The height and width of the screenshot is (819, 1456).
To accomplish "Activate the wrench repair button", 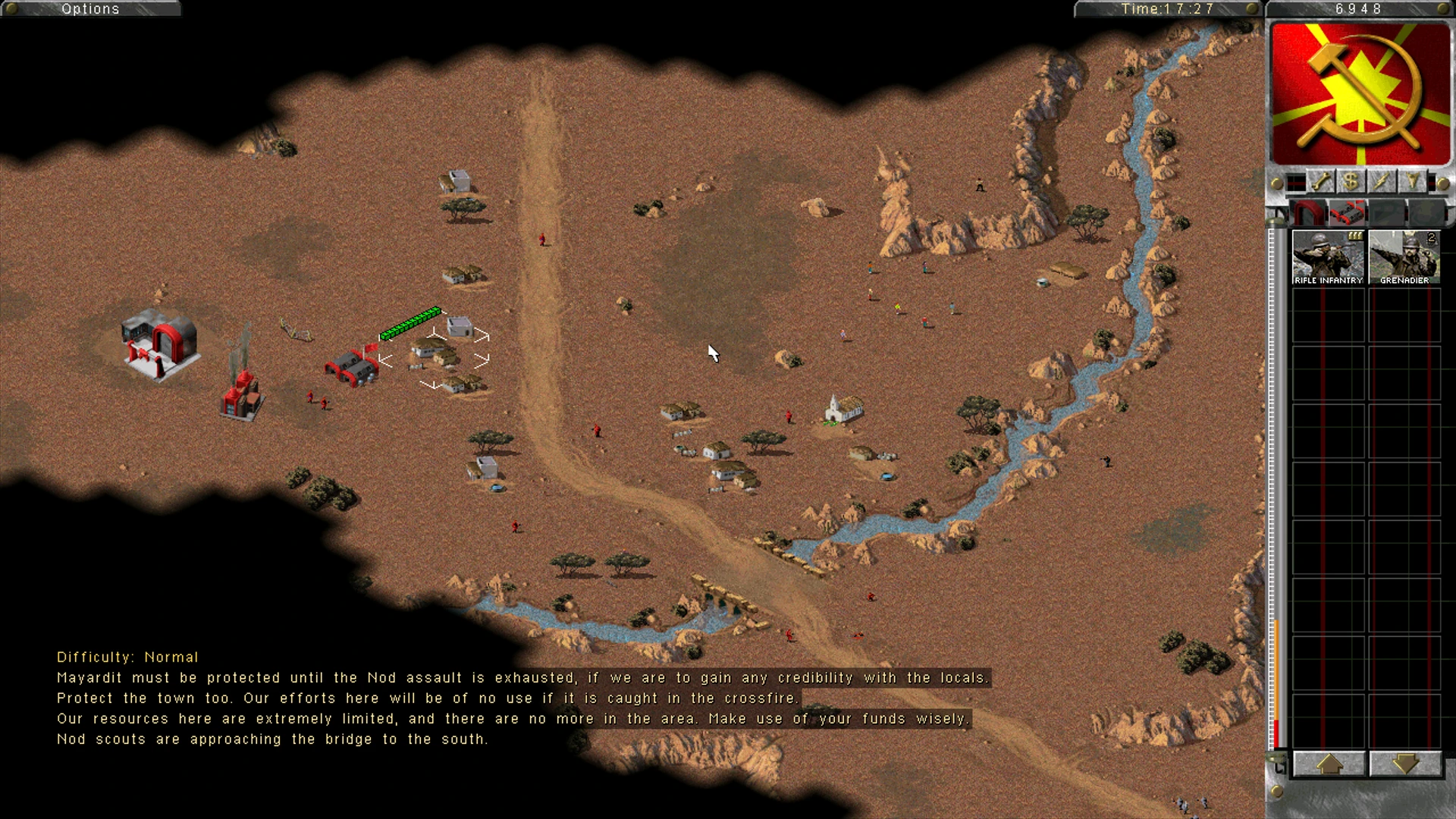I will coord(1321,182).
